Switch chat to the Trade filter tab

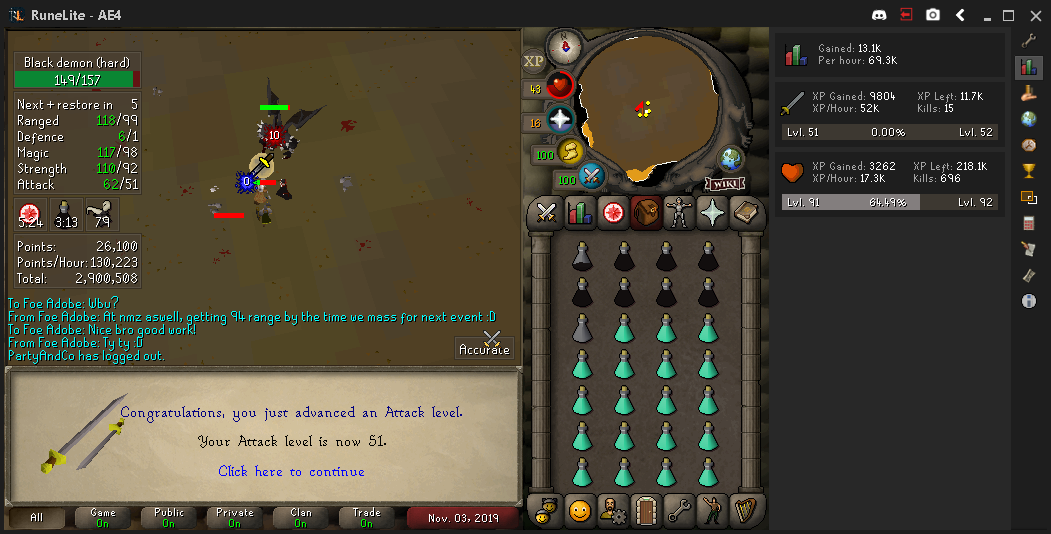point(366,517)
